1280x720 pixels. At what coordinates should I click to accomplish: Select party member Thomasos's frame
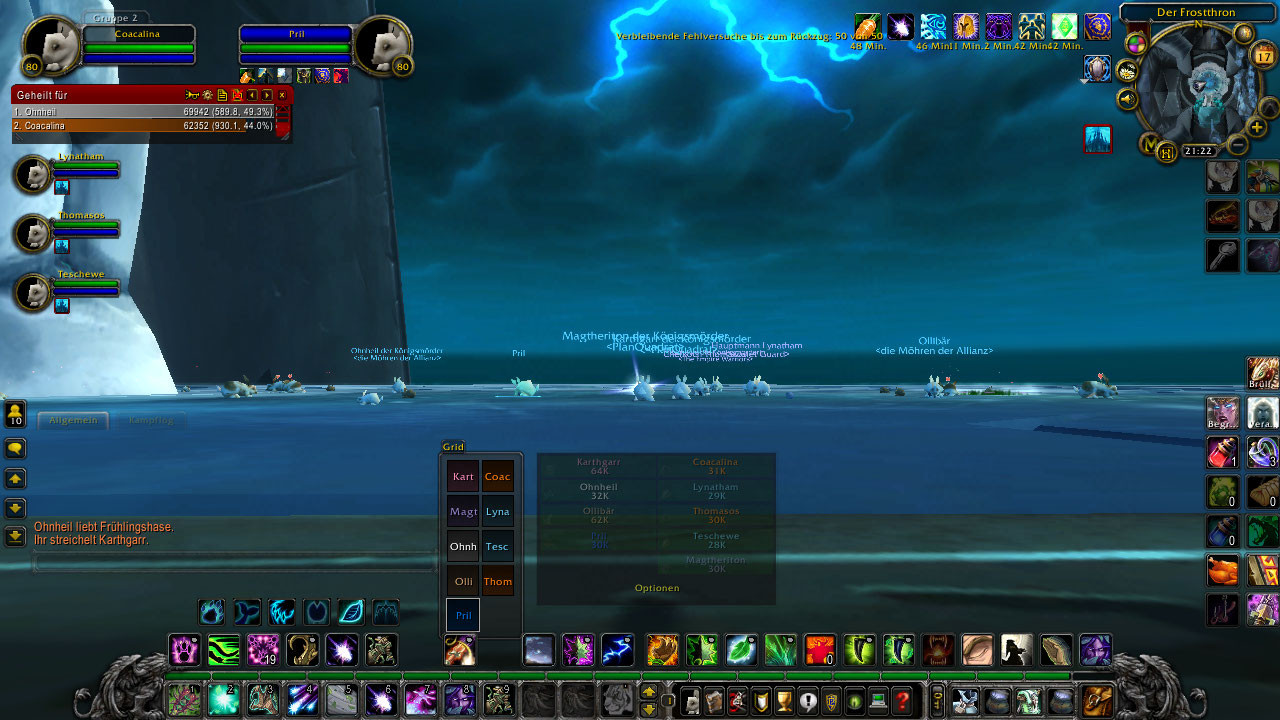point(34,233)
